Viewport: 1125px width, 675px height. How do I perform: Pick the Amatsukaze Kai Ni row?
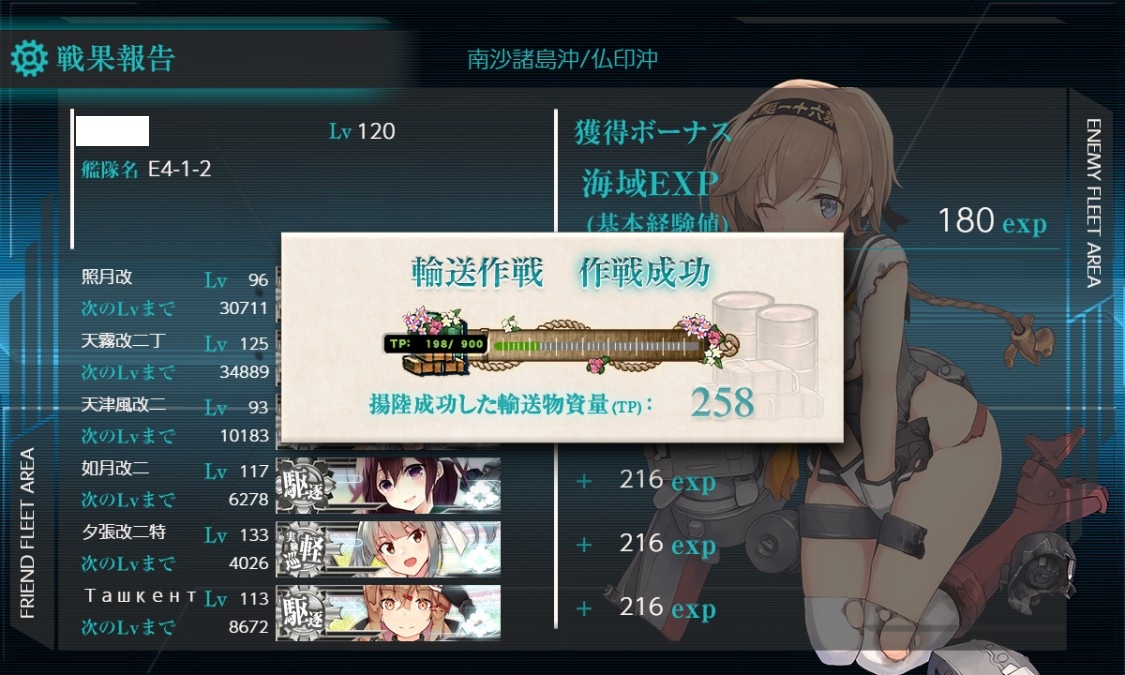click(175, 421)
